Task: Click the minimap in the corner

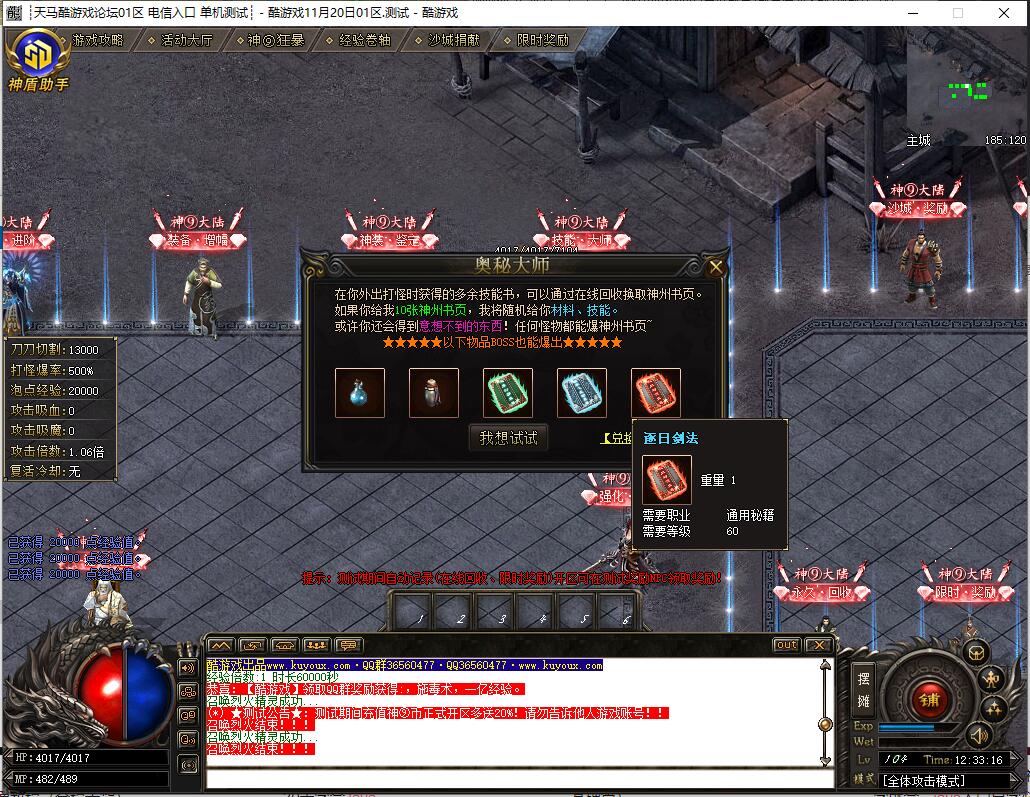Action: coord(966,90)
